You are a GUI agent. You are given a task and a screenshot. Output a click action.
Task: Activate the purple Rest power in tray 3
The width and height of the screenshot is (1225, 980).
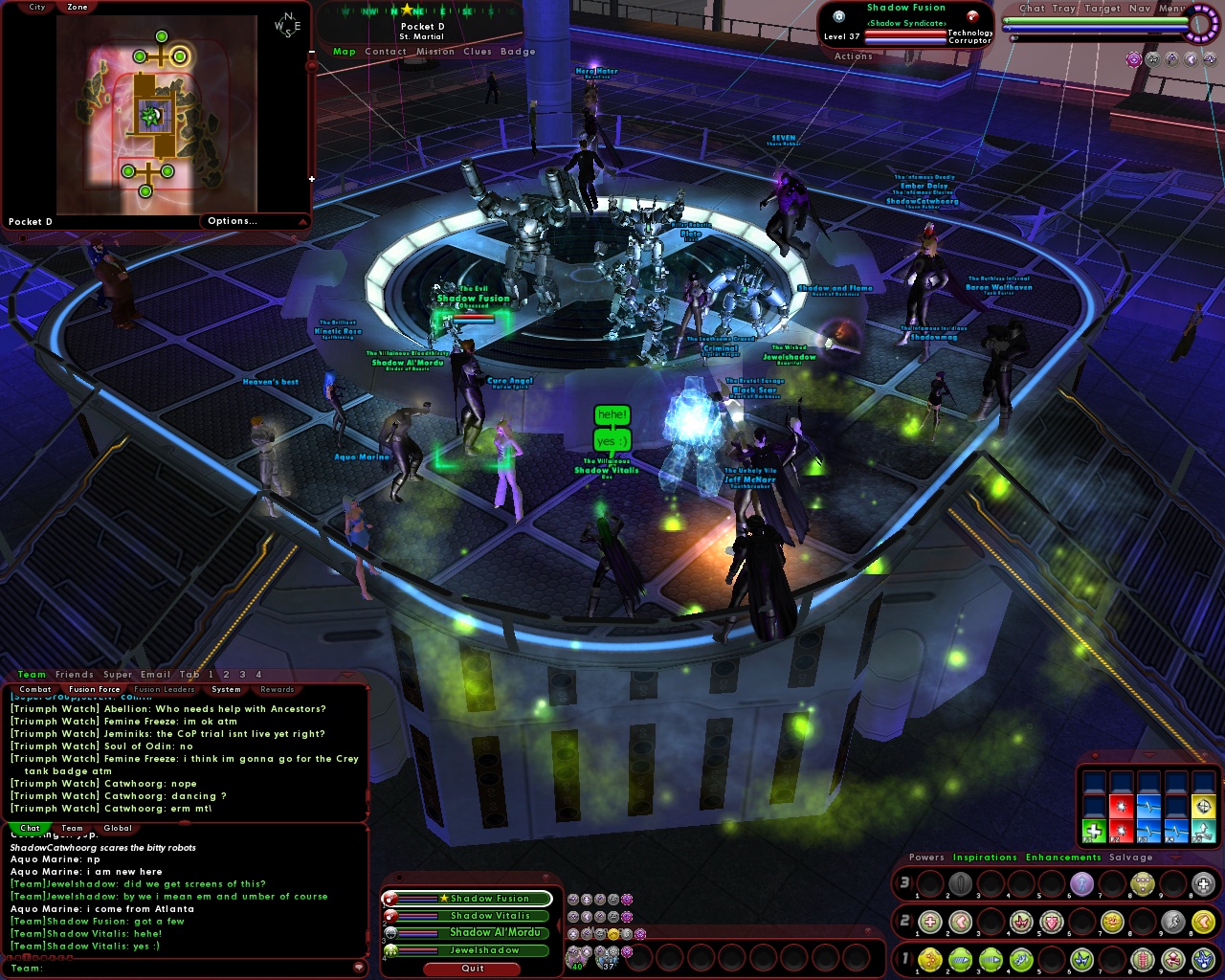click(1081, 883)
